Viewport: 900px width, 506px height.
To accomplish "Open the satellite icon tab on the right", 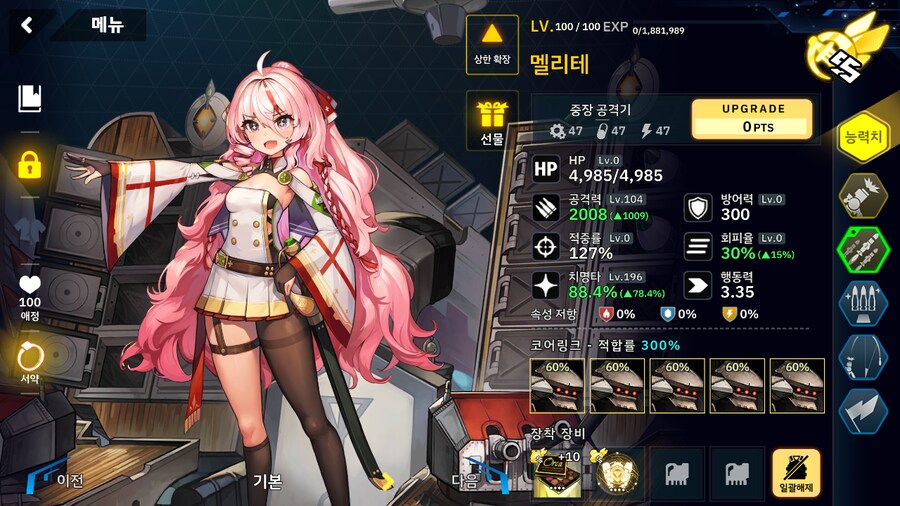I will pos(862,193).
